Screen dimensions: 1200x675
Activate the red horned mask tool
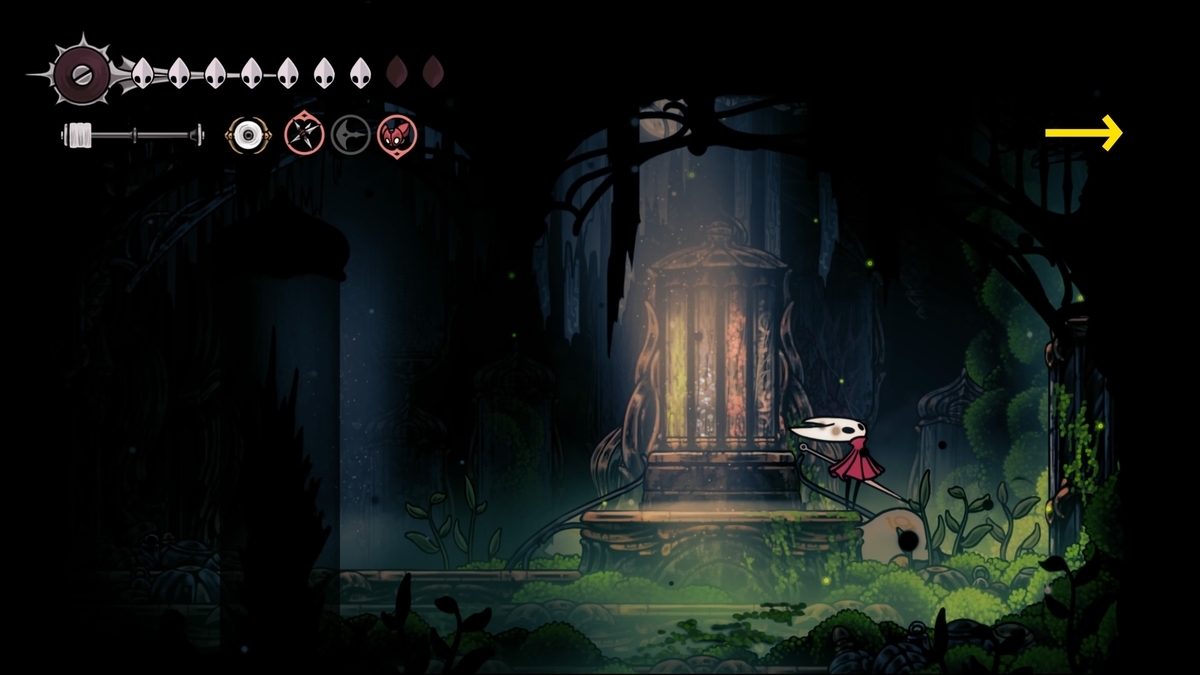pyautogui.click(x=397, y=134)
